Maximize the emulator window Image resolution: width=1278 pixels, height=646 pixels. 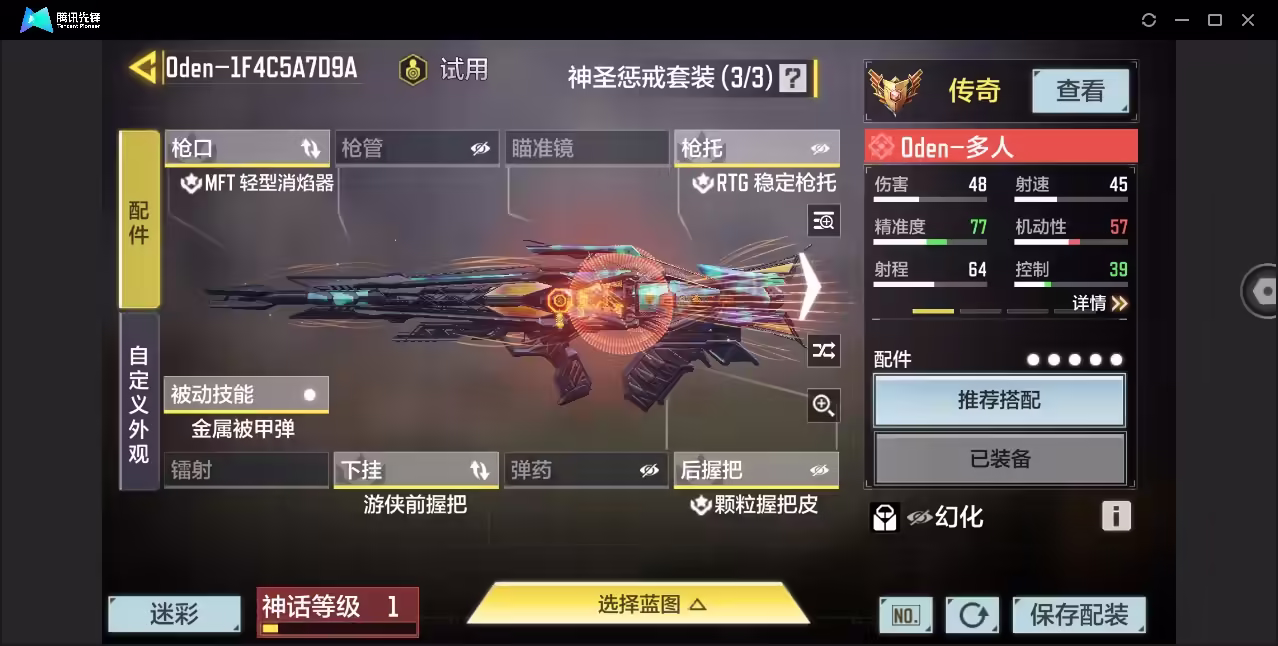(x=1215, y=20)
